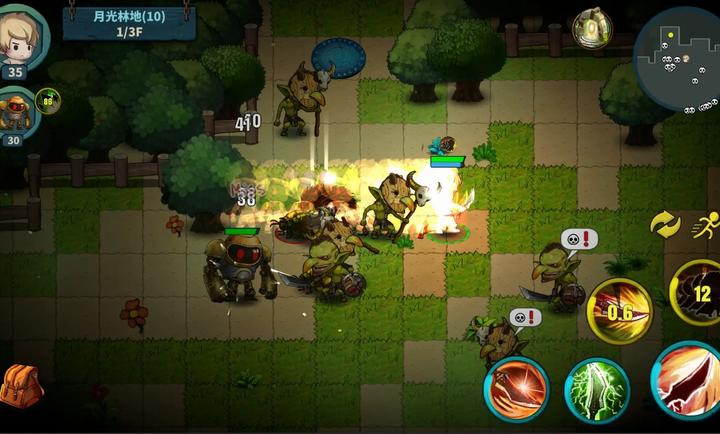Screen dimensions: 720x434
Task: Trigger the skill with 12 cooldown
Action: click(697, 293)
